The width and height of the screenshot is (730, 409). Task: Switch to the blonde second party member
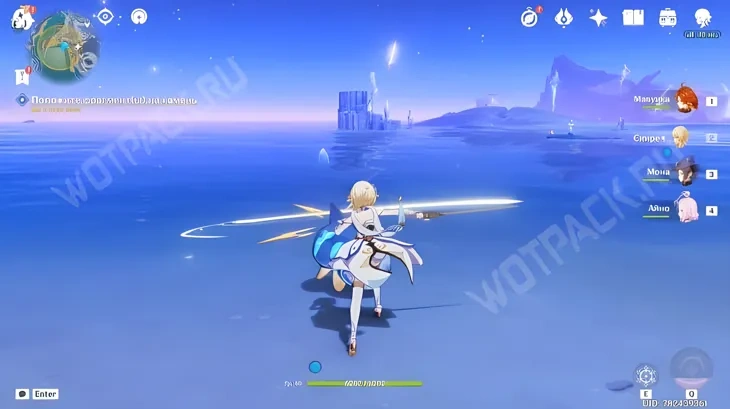point(681,137)
